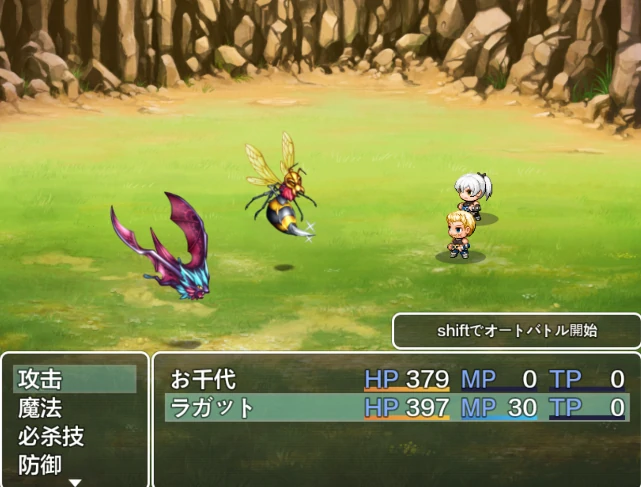
Task: Click the command list down arrow
Action: pyautogui.click(x=74, y=482)
